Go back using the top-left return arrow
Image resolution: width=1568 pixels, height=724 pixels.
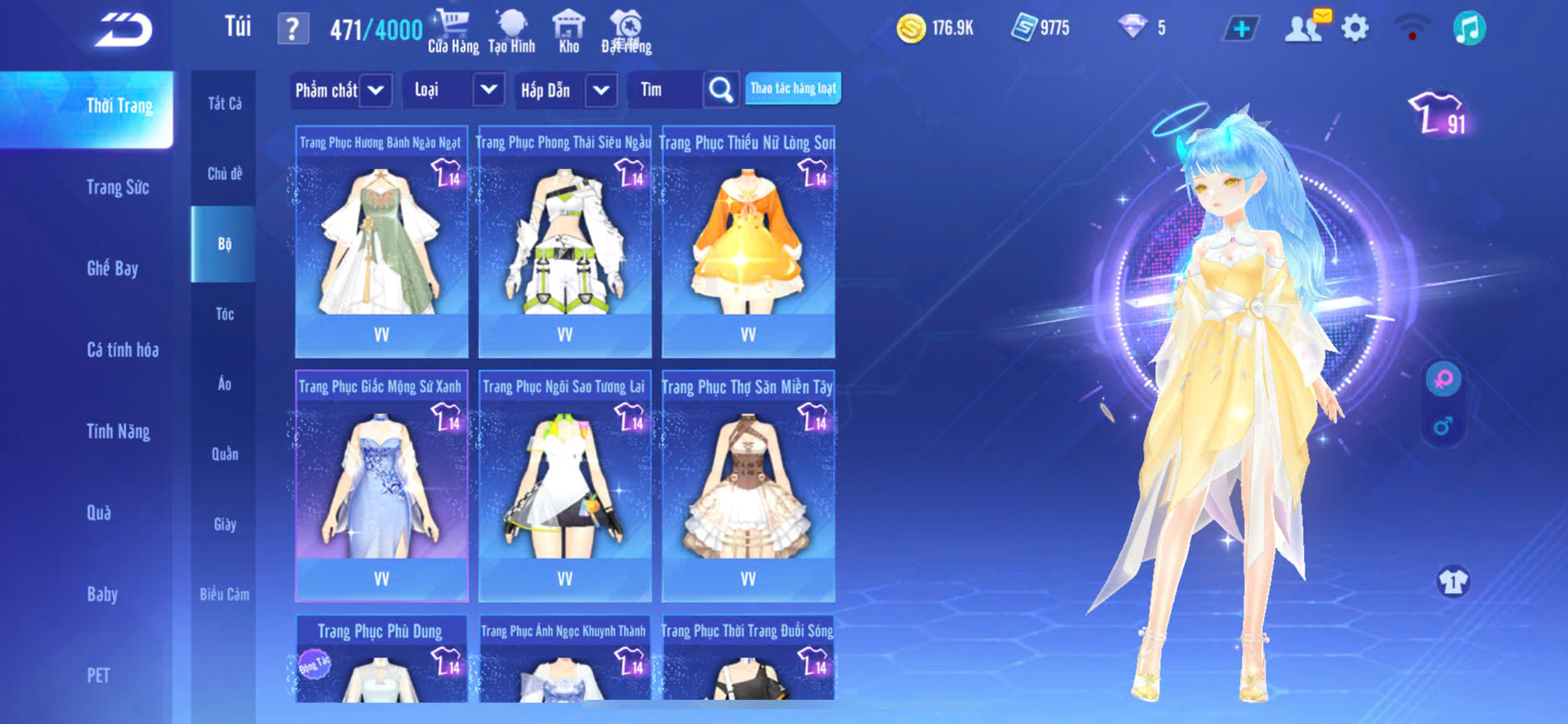pyautogui.click(x=123, y=31)
